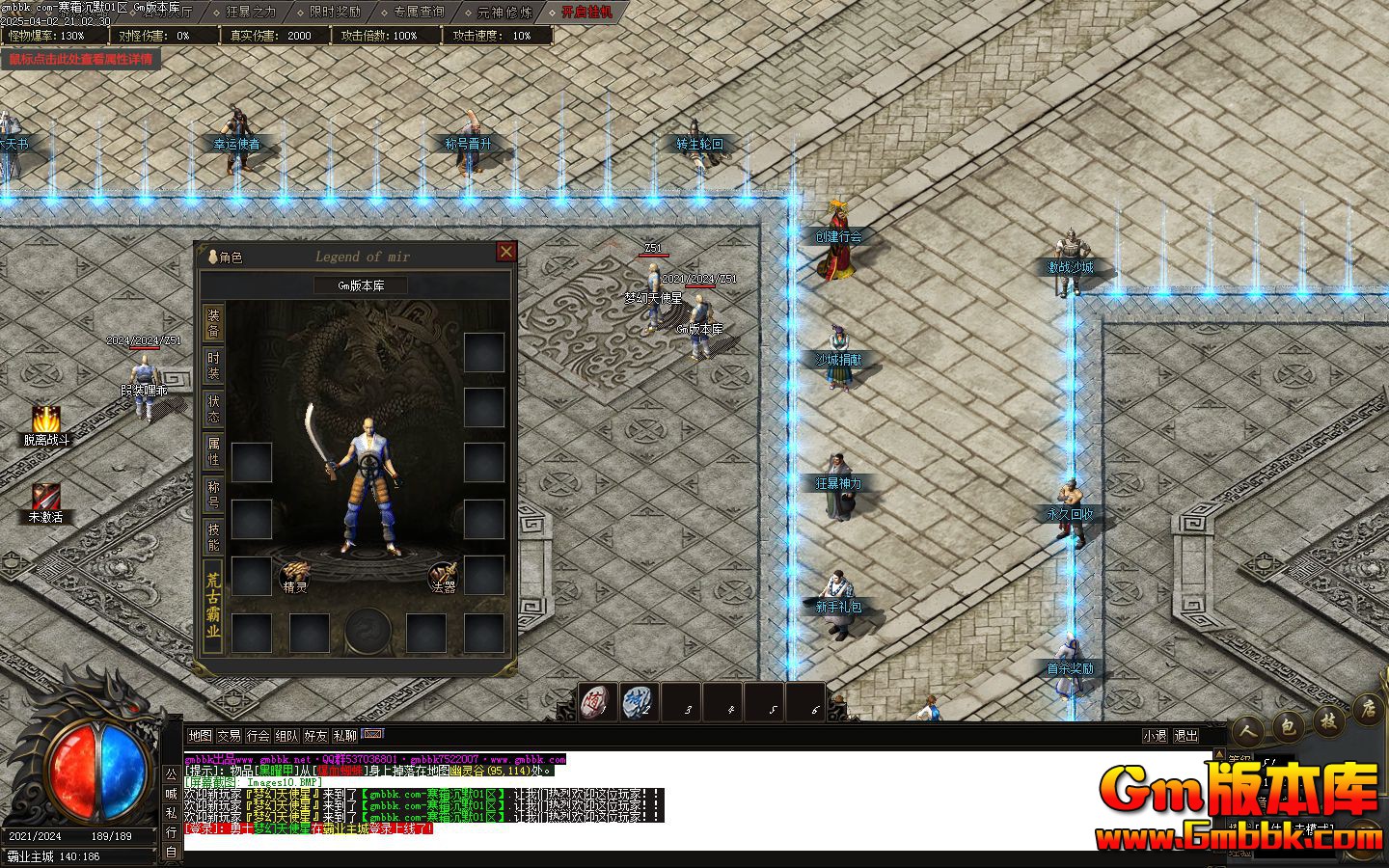The image size is (1389, 868).
Task: Open the bag with the 包 button
Action: coord(1287,727)
